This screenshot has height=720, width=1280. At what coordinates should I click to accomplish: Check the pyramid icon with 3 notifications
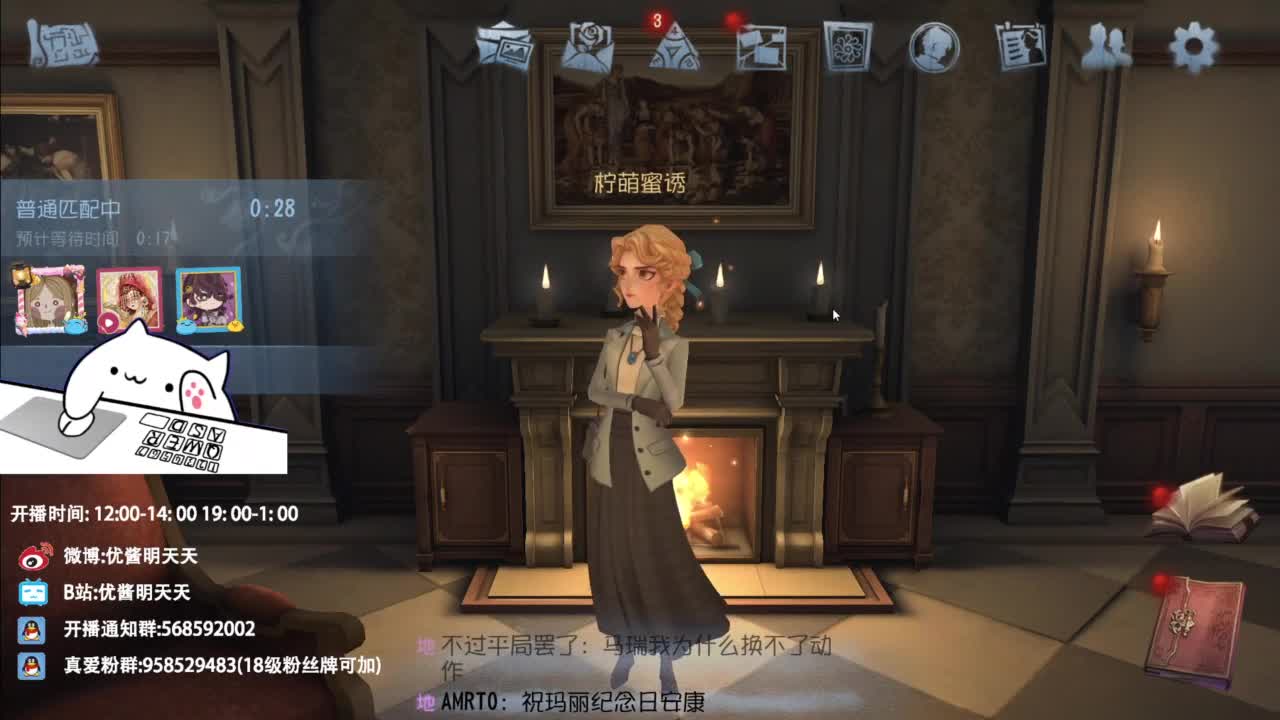pos(677,47)
